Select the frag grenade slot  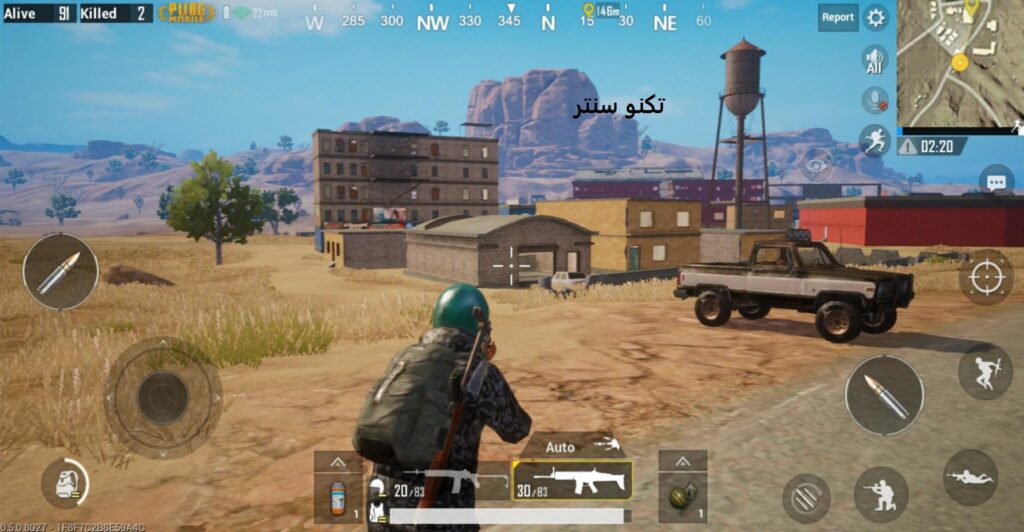click(x=683, y=497)
